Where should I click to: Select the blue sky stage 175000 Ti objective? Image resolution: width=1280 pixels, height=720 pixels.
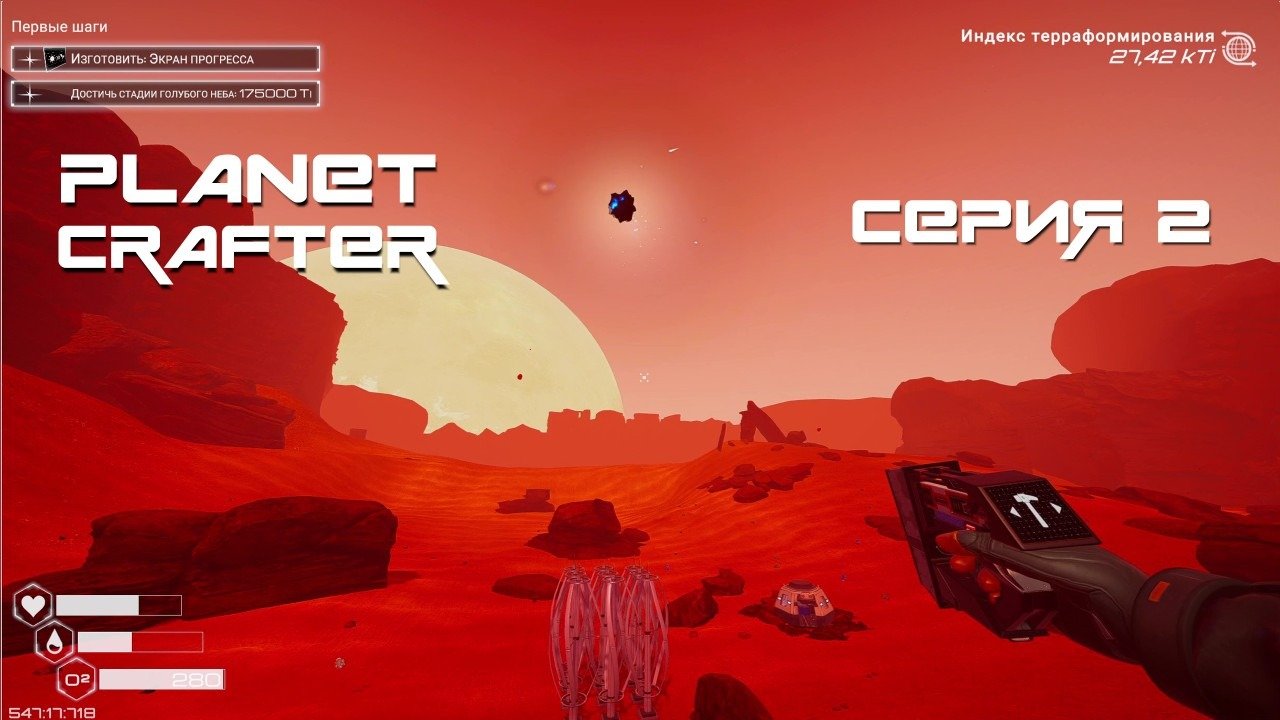coord(165,95)
